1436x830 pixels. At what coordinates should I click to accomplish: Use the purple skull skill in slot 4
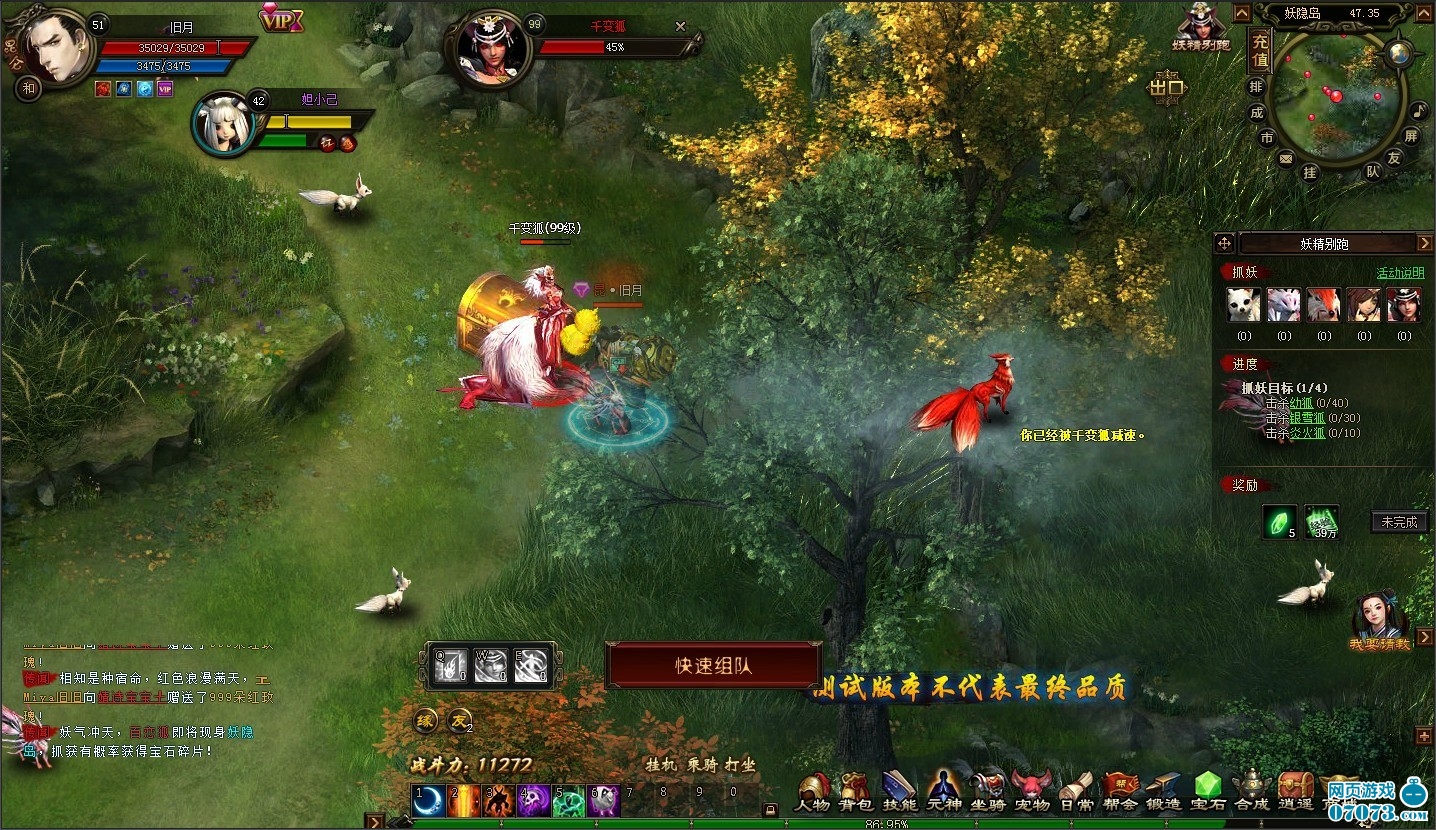point(535,801)
